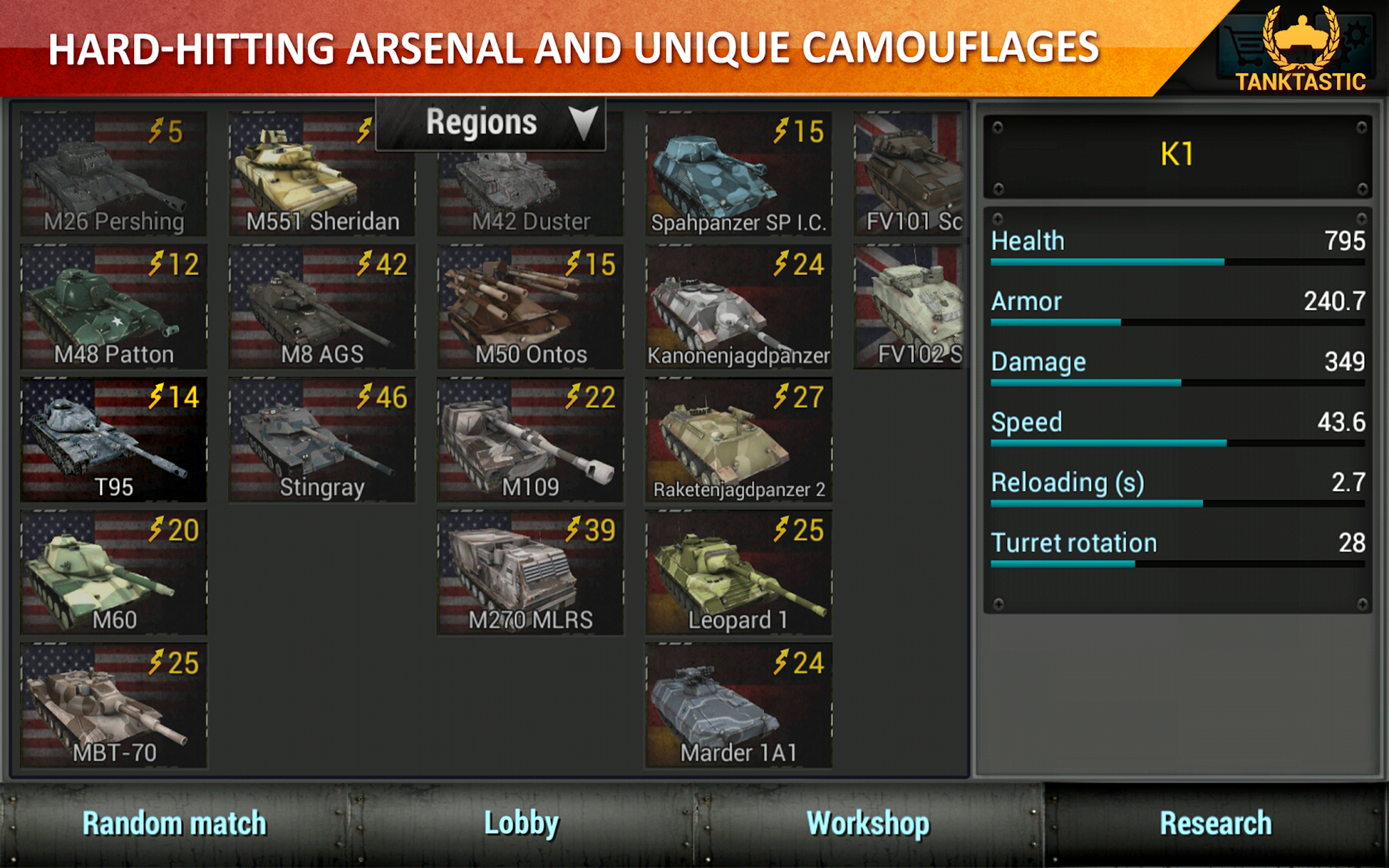The width and height of the screenshot is (1389, 868).
Task: Select the Spahpanzer SP I.C. tank
Action: click(x=738, y=175)
